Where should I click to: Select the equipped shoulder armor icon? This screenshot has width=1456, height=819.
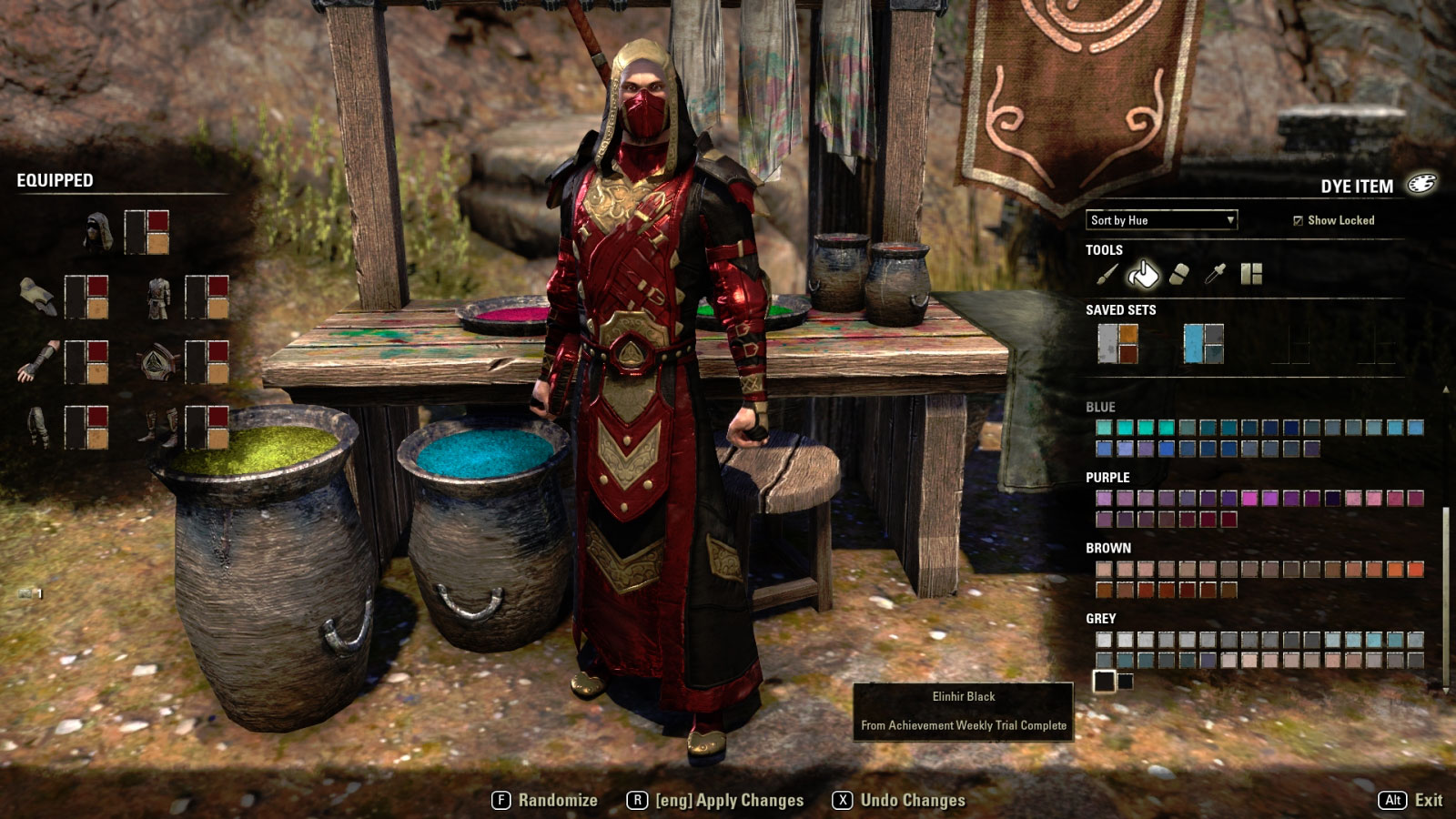(37, 297)
